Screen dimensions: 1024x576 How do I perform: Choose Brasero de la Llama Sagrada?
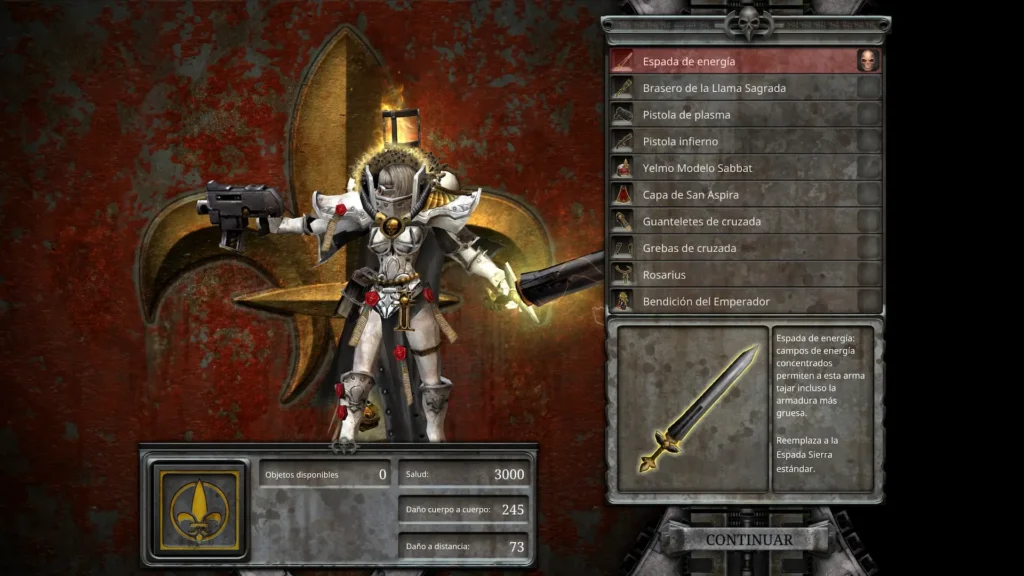[735, 88]
